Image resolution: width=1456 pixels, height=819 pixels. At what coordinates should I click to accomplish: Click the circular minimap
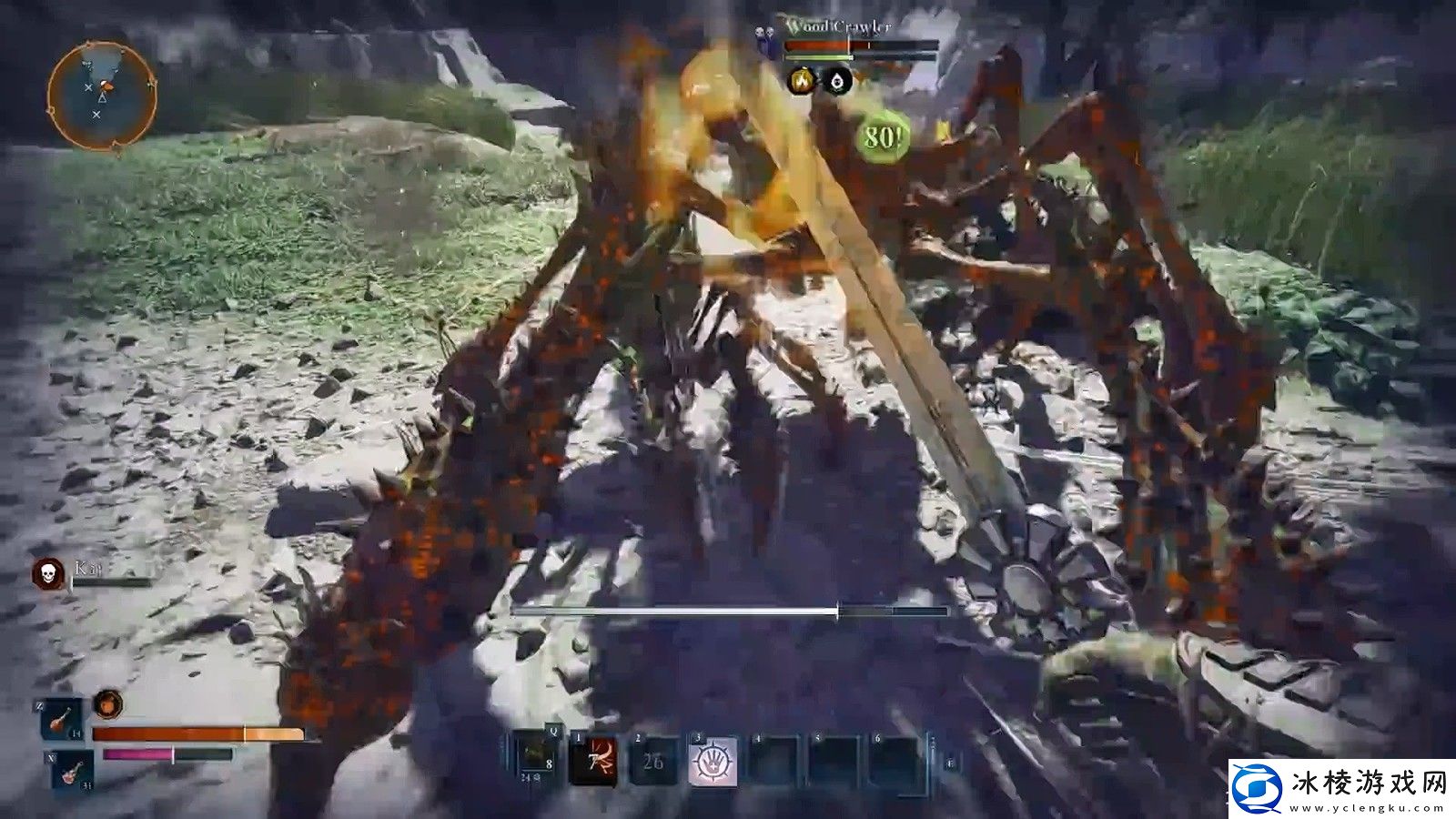pyautogui.click(x=102, y=95)
